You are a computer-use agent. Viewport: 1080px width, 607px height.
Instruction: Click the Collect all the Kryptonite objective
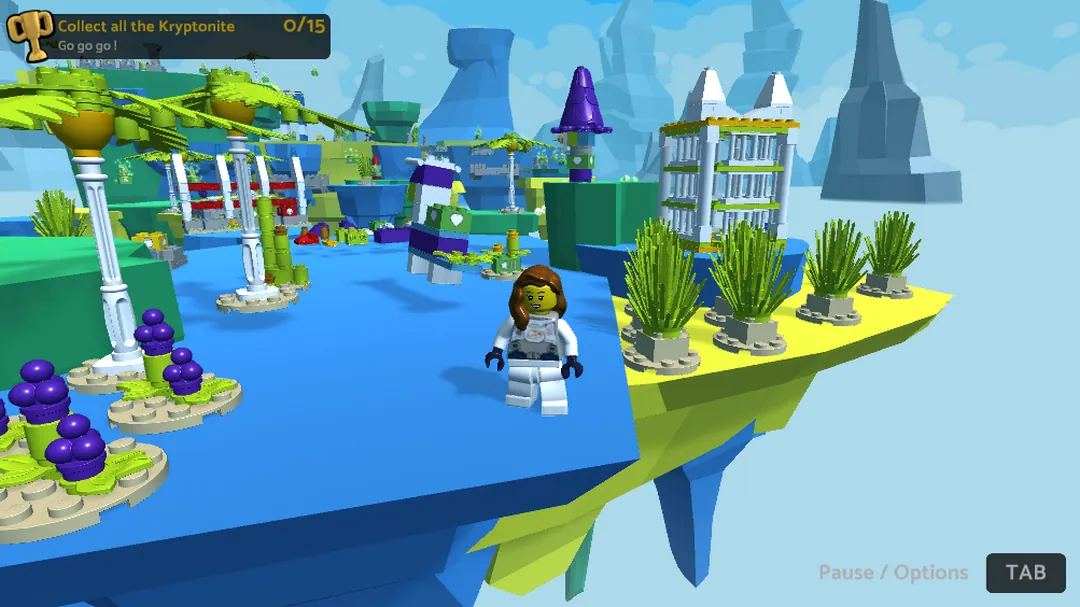tap(147, 27)
